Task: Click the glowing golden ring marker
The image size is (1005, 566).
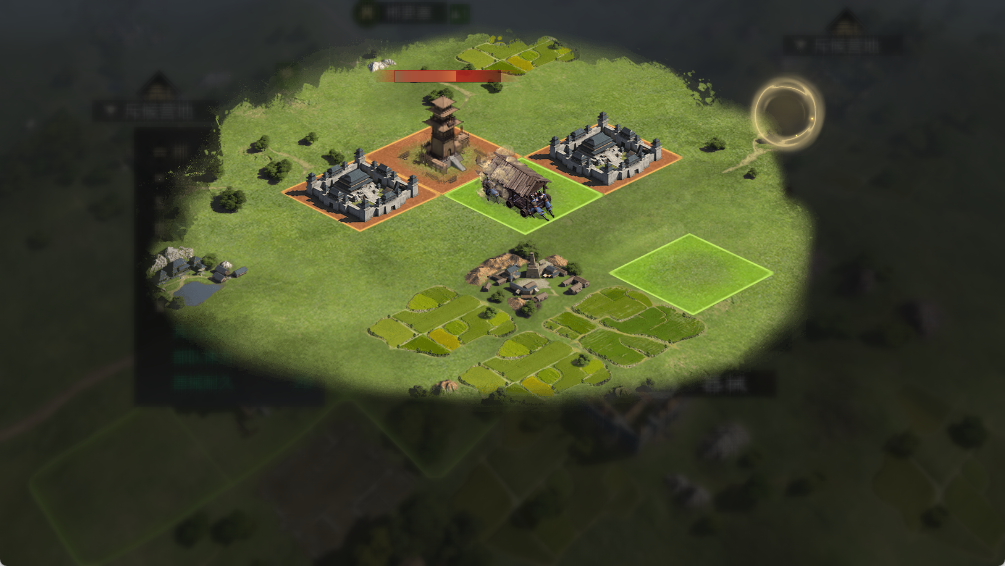Action: click(787, 113)
